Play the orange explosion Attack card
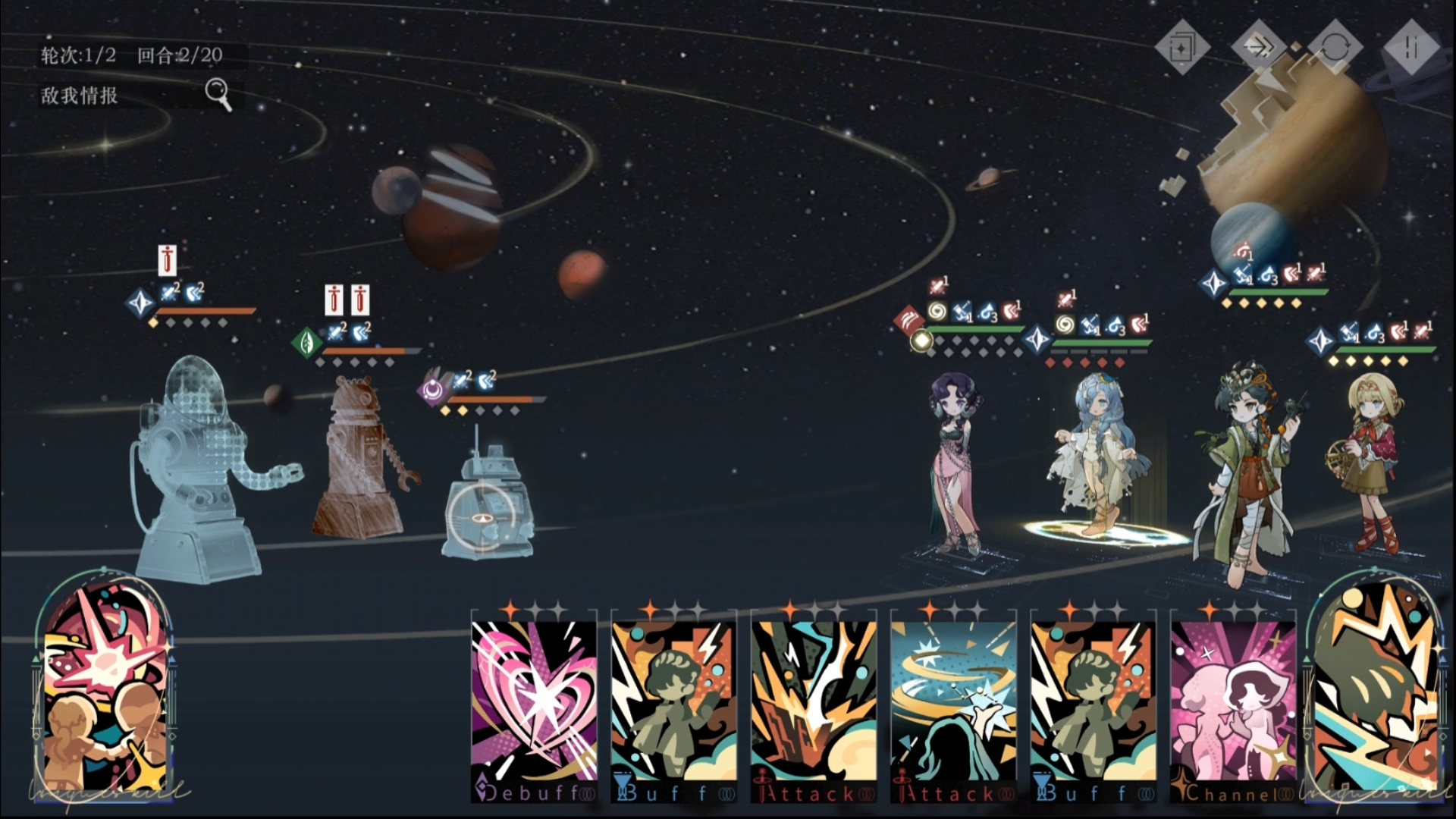 click(813, 705)
